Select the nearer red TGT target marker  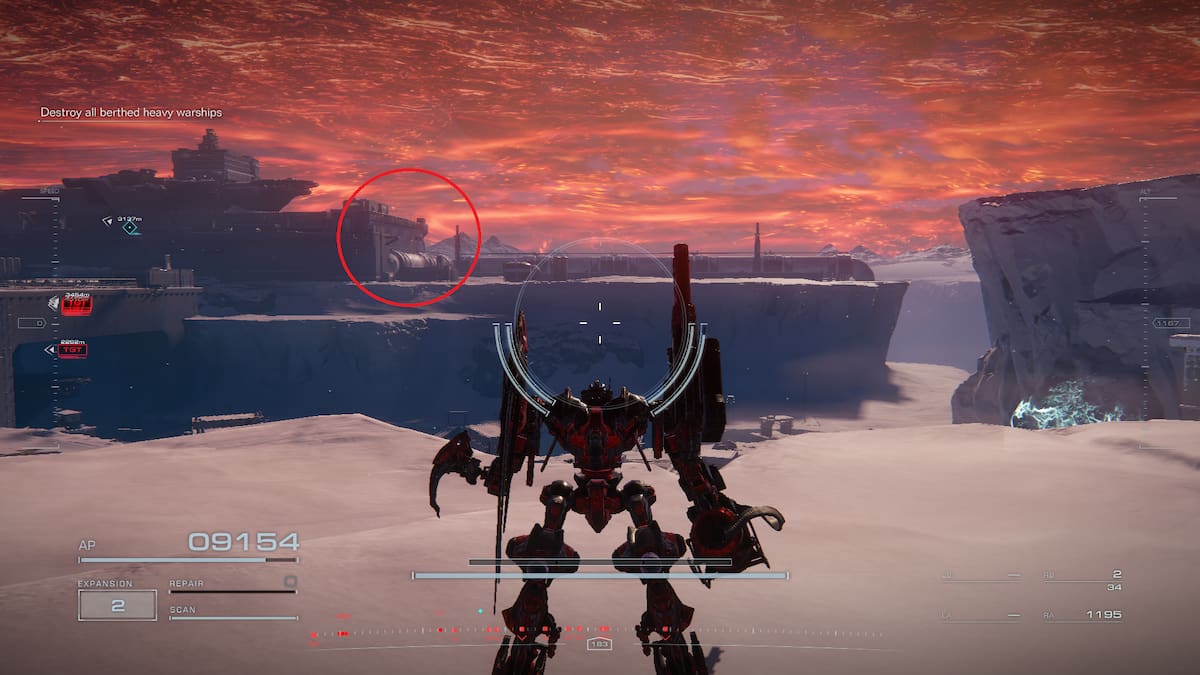click(x=71, y=350)
